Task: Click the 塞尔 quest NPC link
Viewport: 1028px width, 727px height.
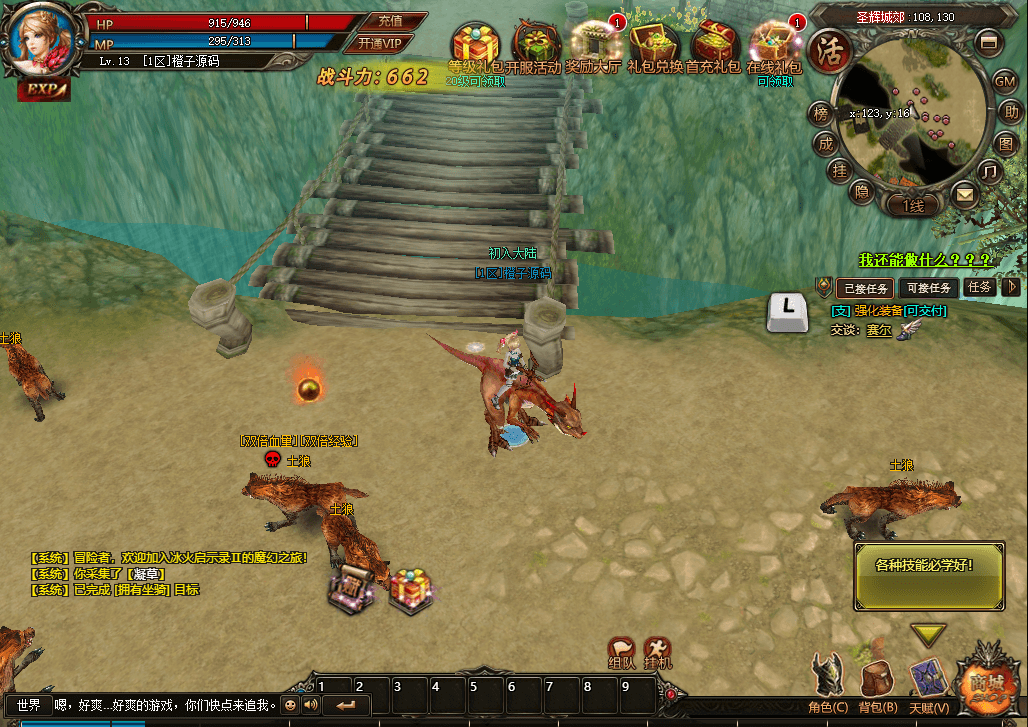Action: pyautogui.click(x=879, y=329)
